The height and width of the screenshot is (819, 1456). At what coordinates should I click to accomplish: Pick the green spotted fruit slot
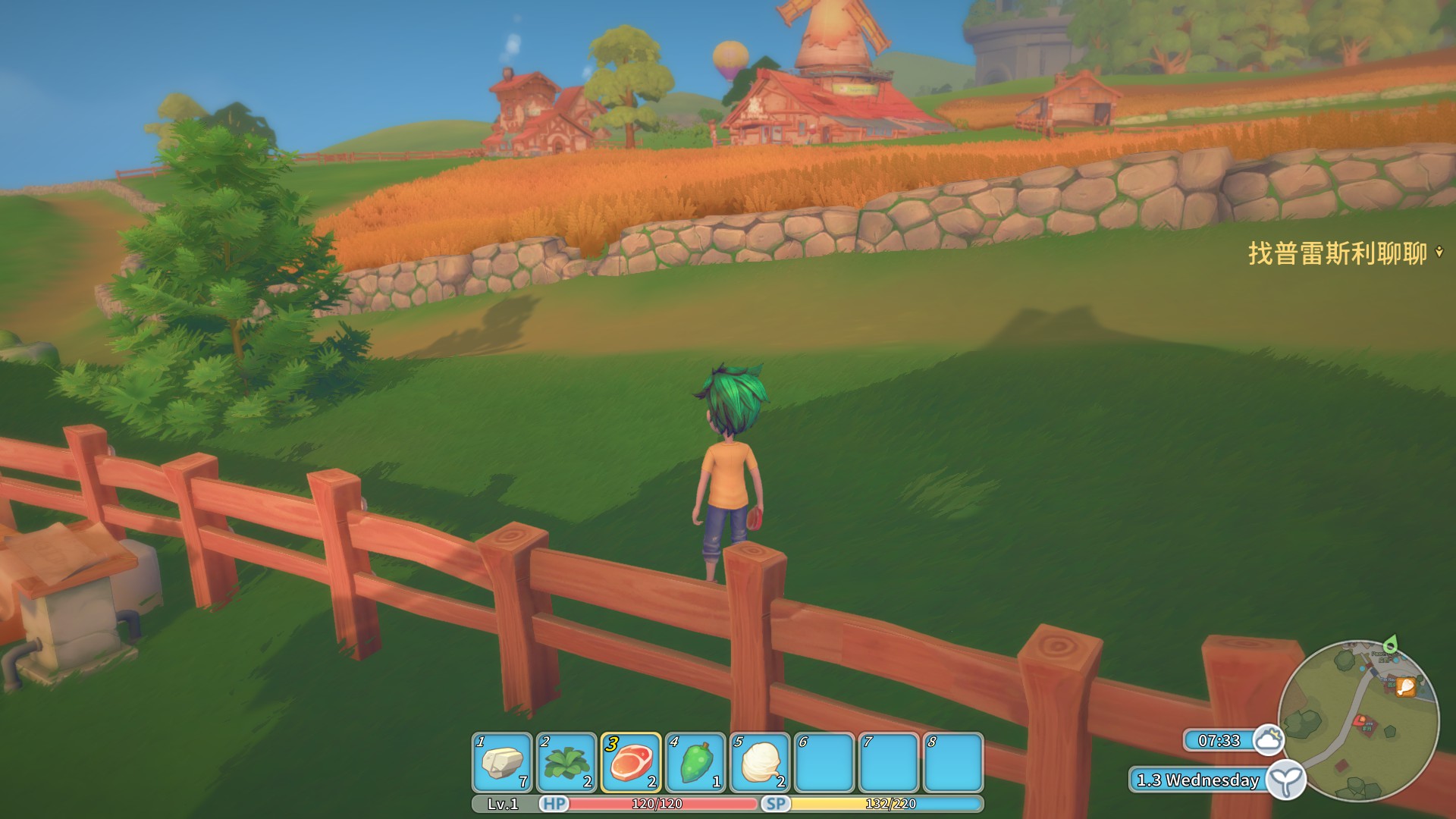coord(695,762)
